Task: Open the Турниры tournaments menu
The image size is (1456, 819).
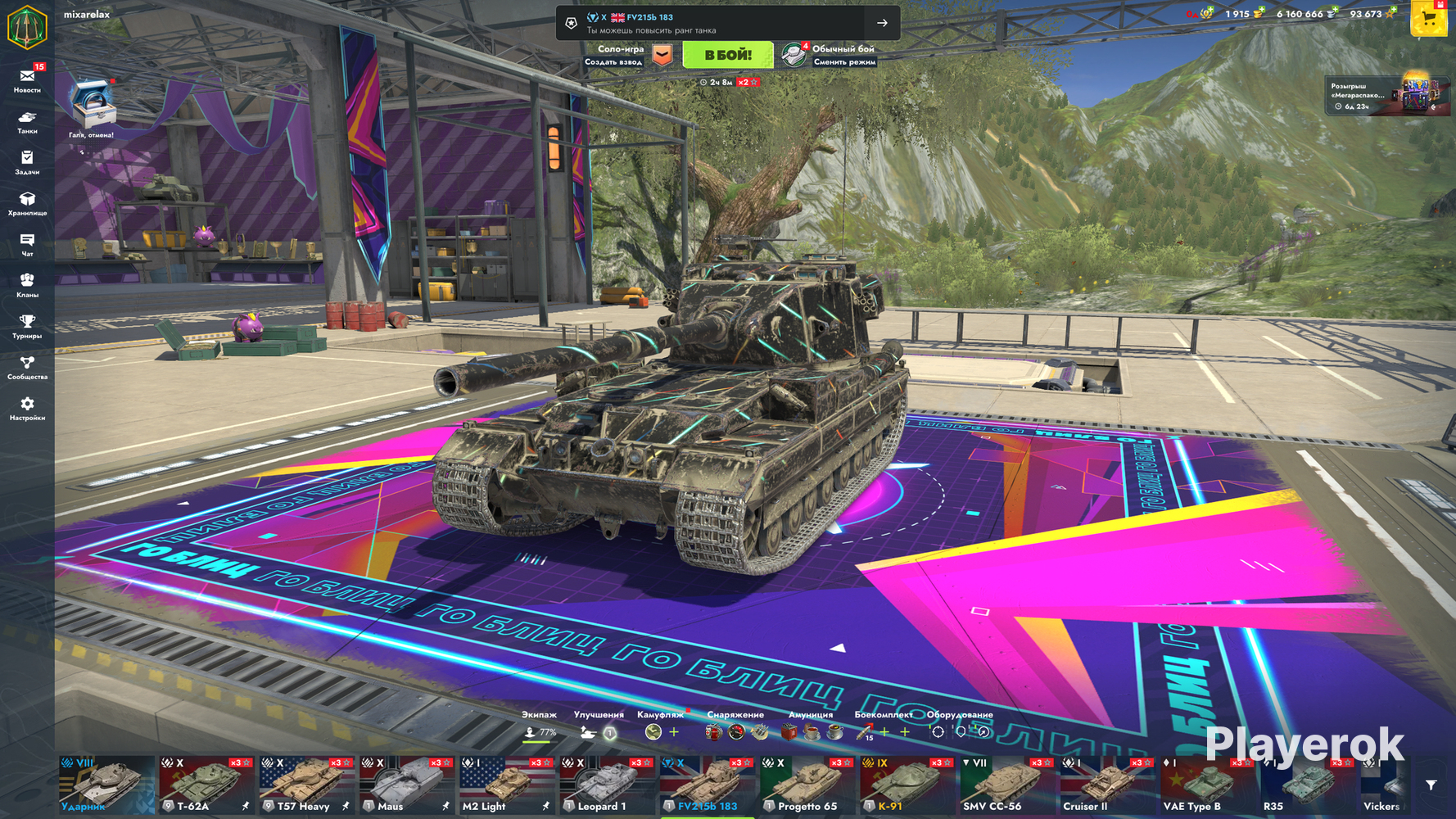Action: (x=27, y=326)
